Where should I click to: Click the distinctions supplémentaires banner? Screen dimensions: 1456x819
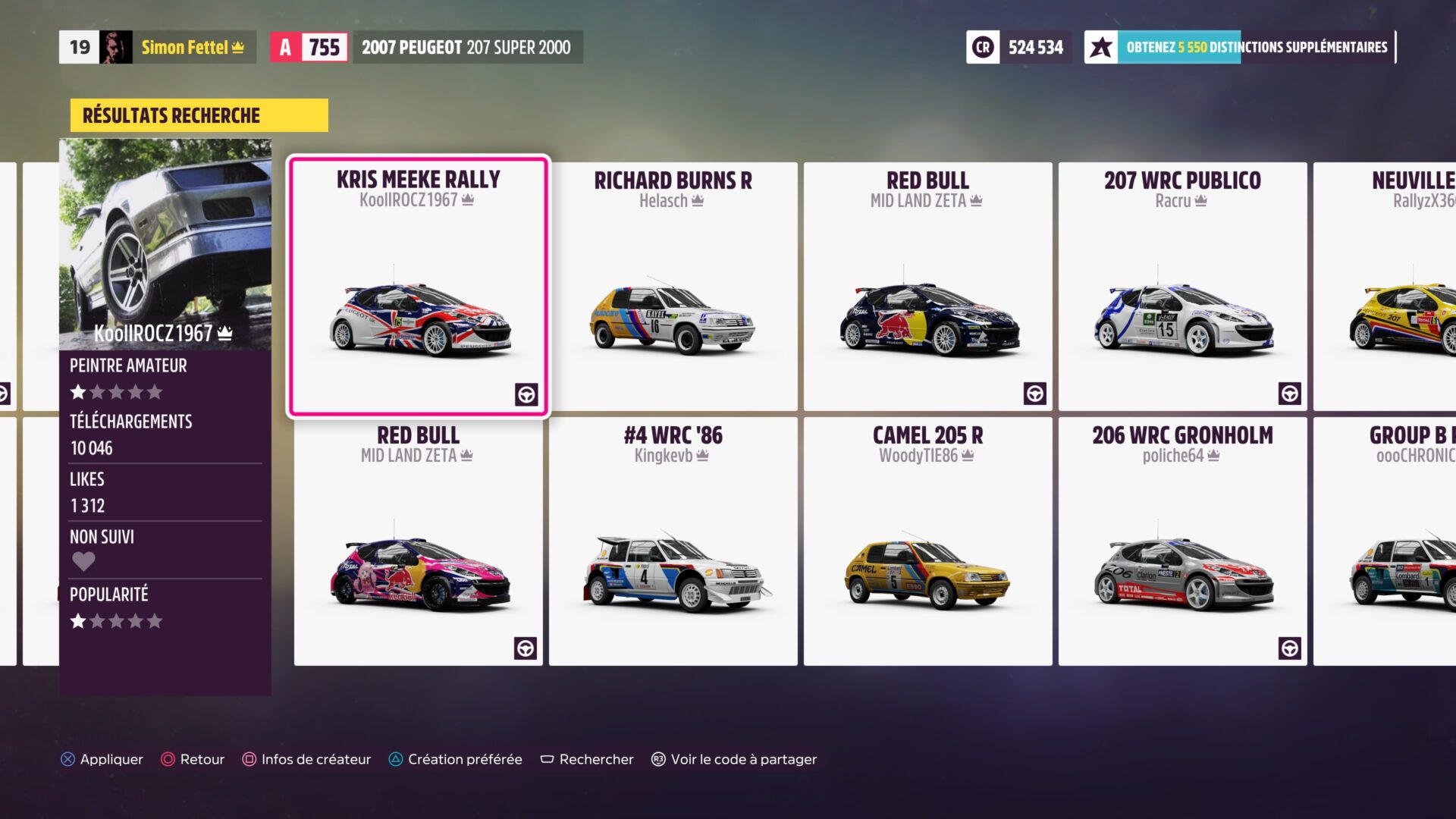[1240, 47]
